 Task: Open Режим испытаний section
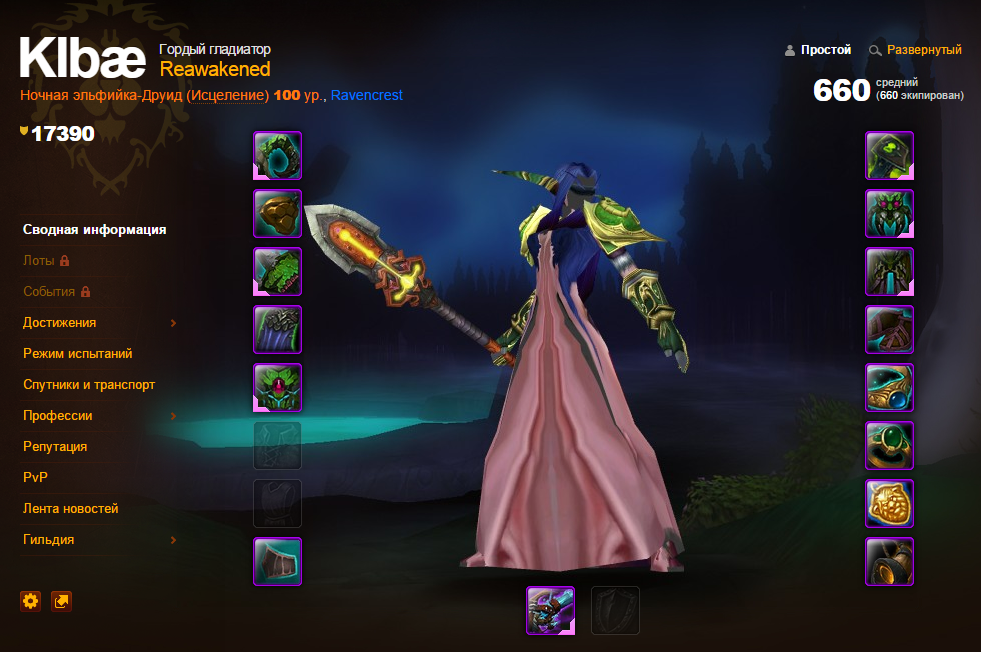pos(78,354)
